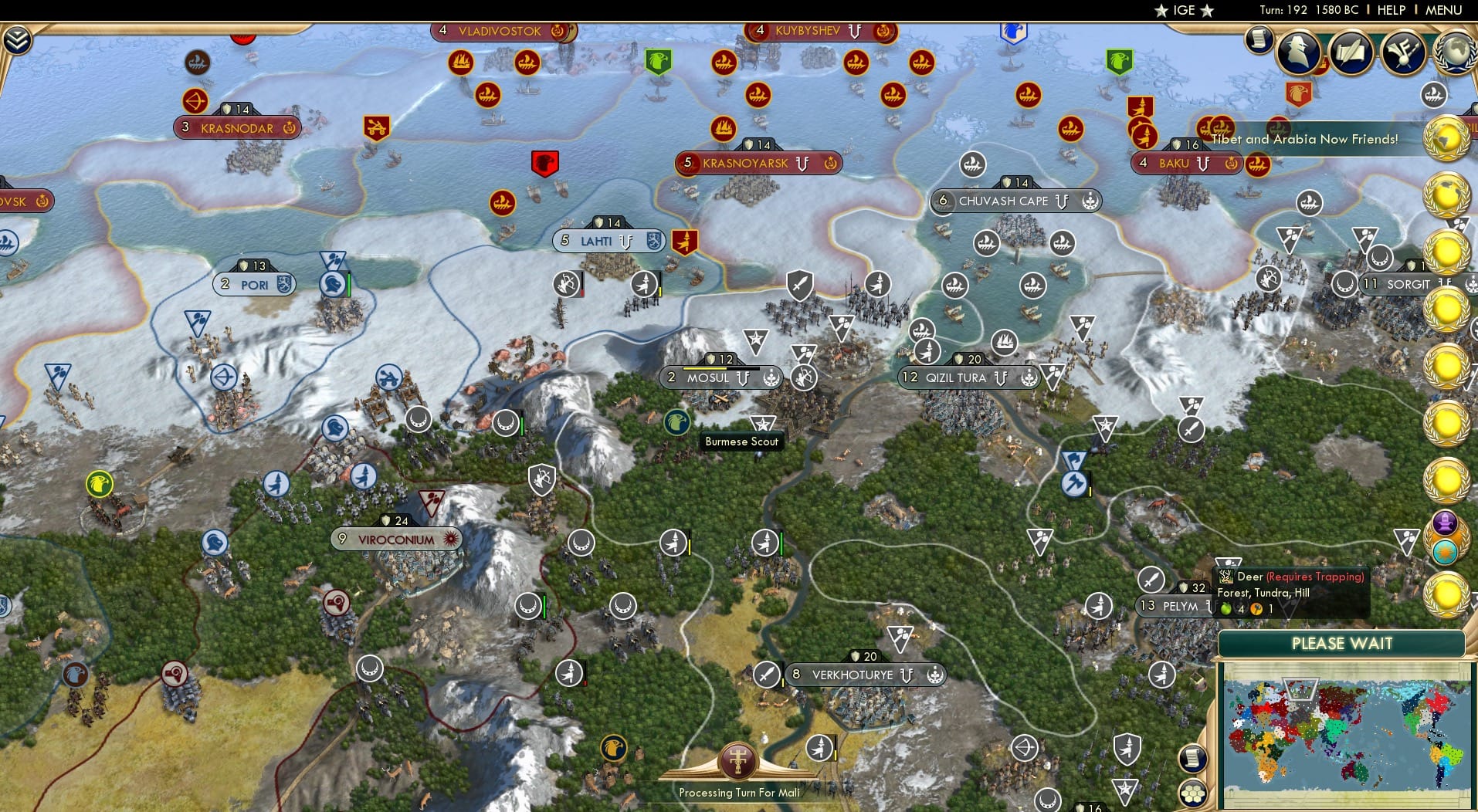Viewport: 1478px width, 812px height.
Task: Toggle strategic view with the hexagon button
Action: (x=1192, y=793)
